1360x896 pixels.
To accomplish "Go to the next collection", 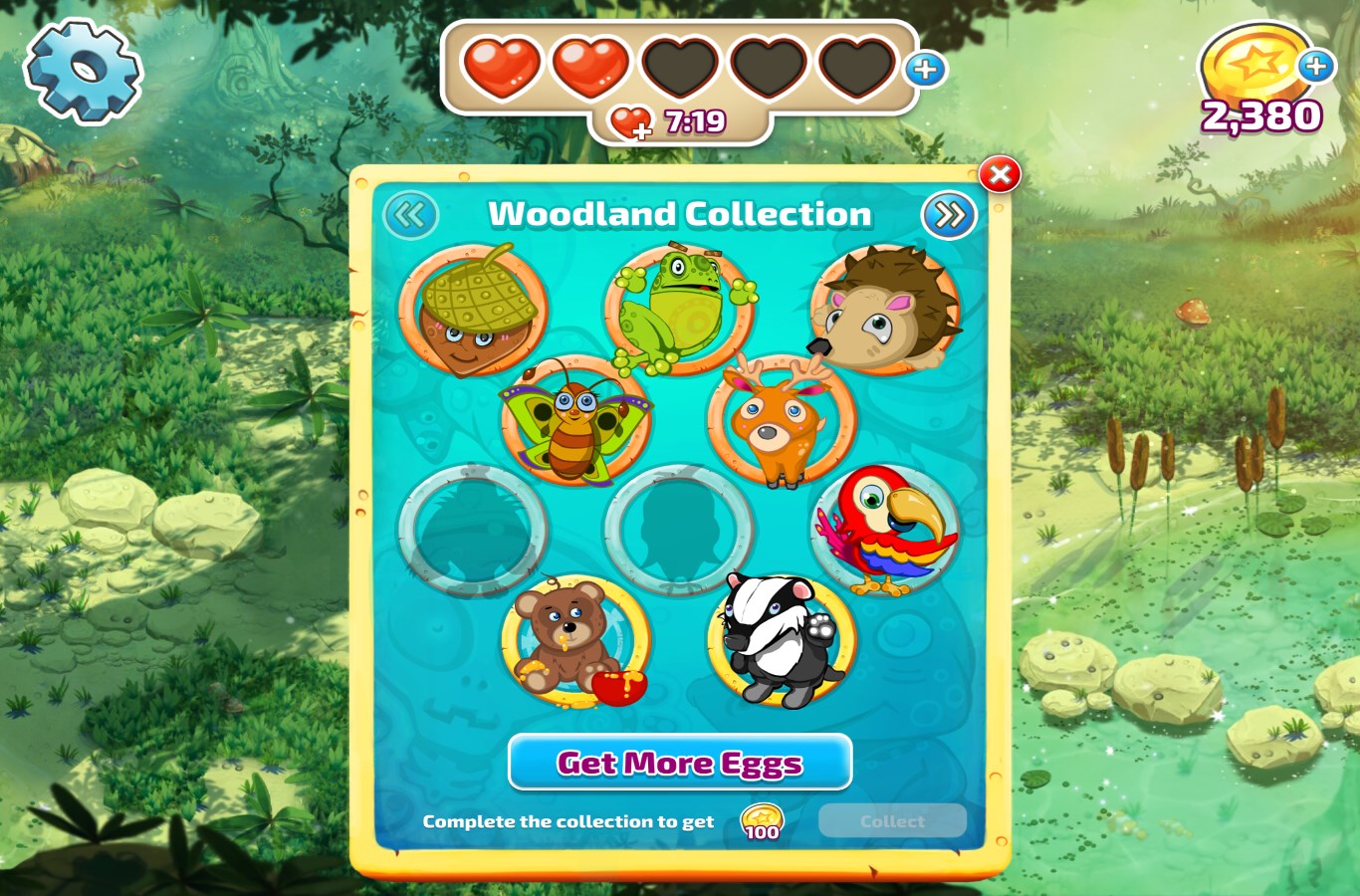I will point(949,214).
